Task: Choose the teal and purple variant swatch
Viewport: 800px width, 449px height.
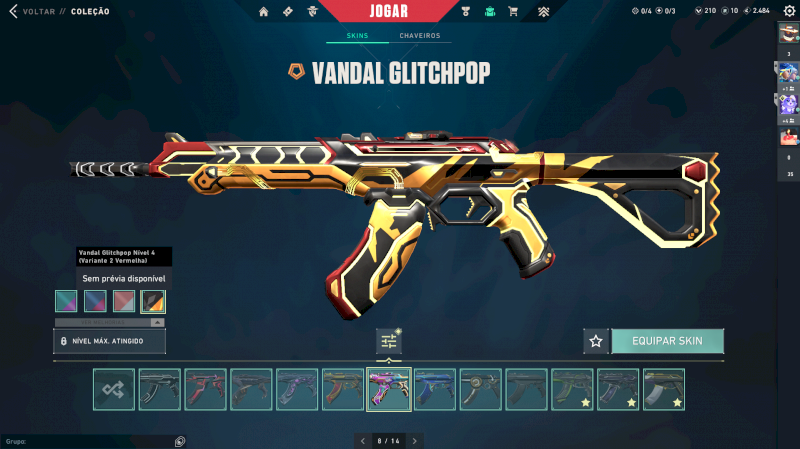Action: click(66, 301)
